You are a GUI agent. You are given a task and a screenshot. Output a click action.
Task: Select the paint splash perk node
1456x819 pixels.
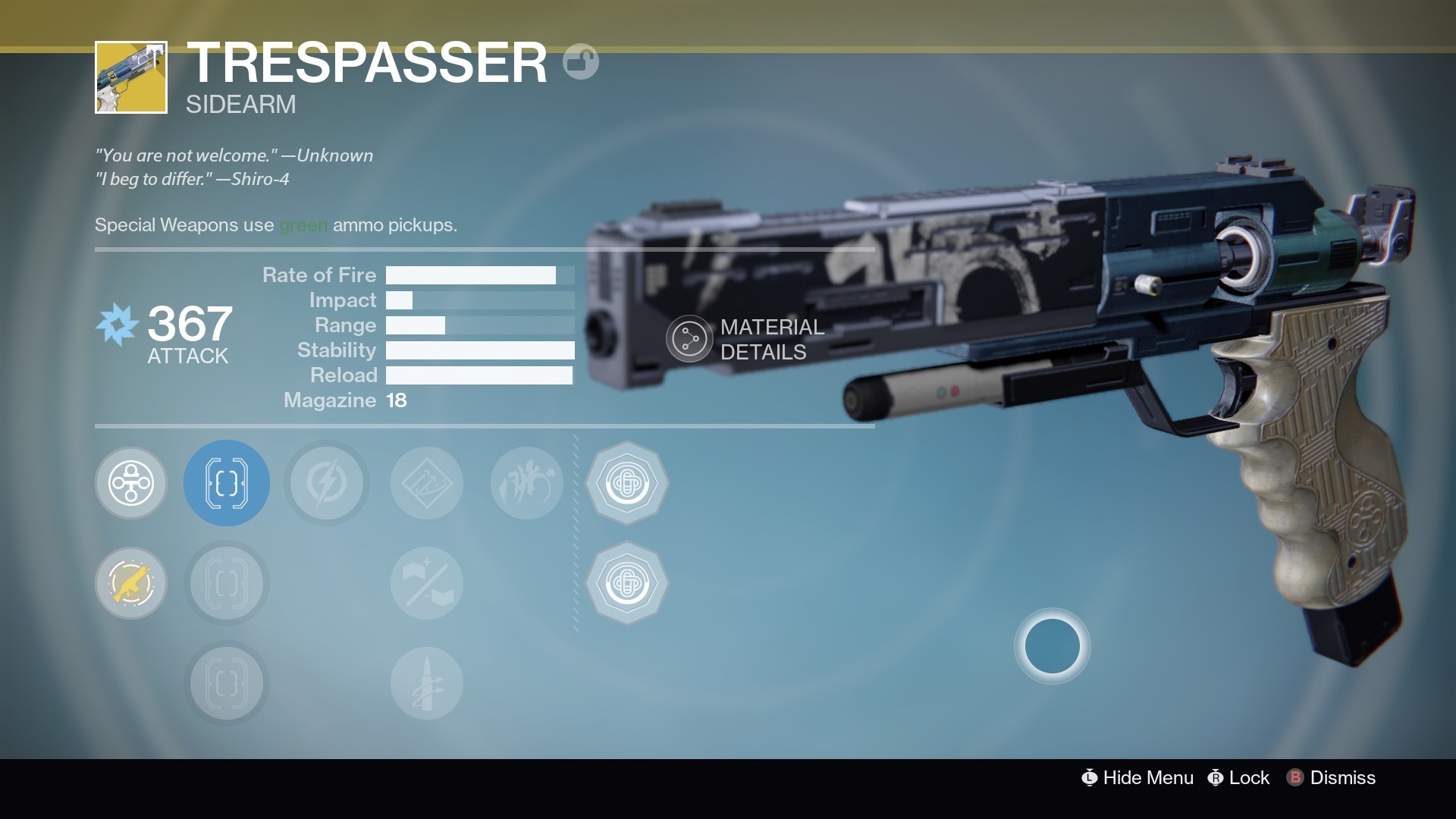pos(527,483)
